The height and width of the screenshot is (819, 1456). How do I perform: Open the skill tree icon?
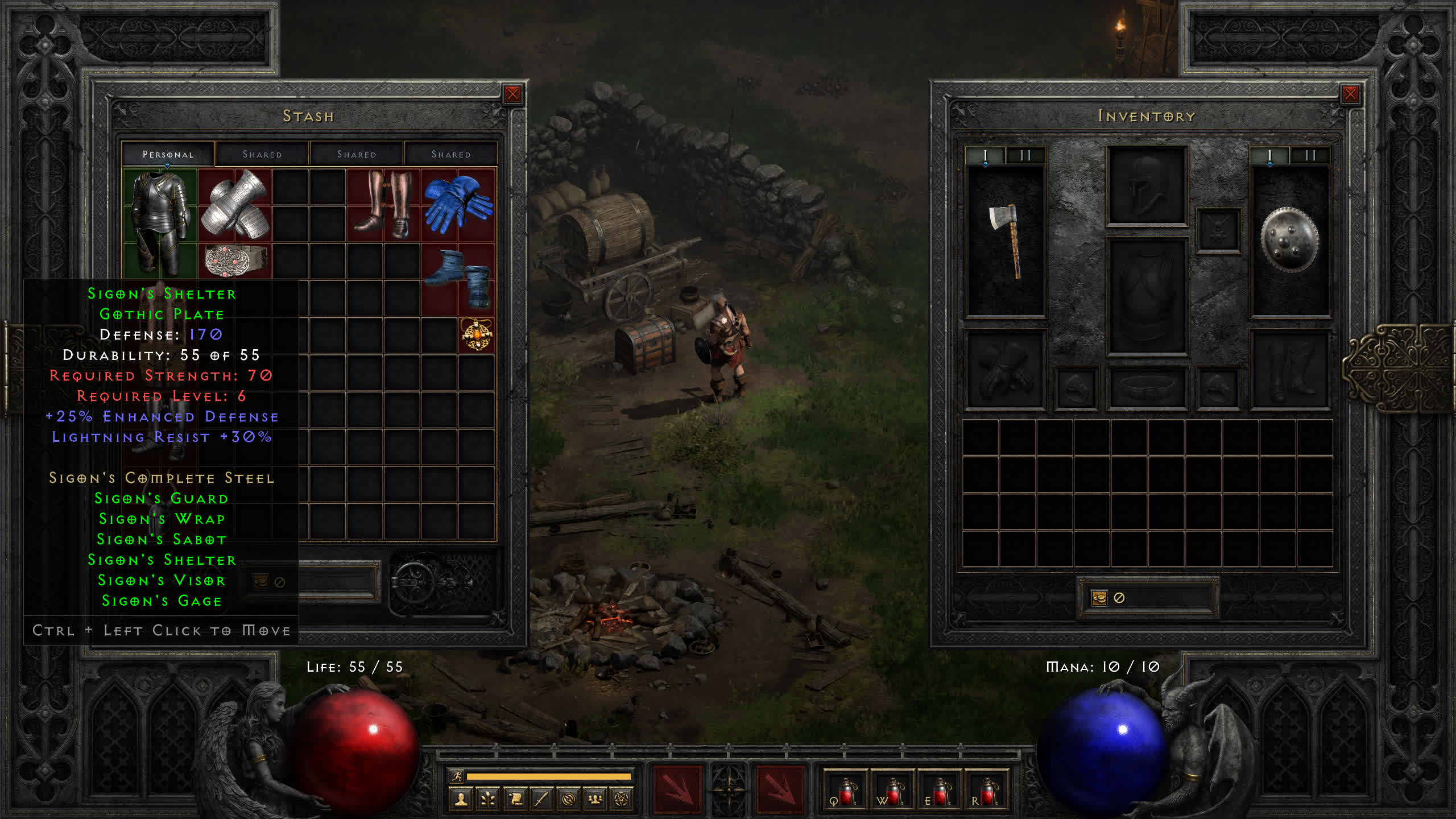(488, 800)
